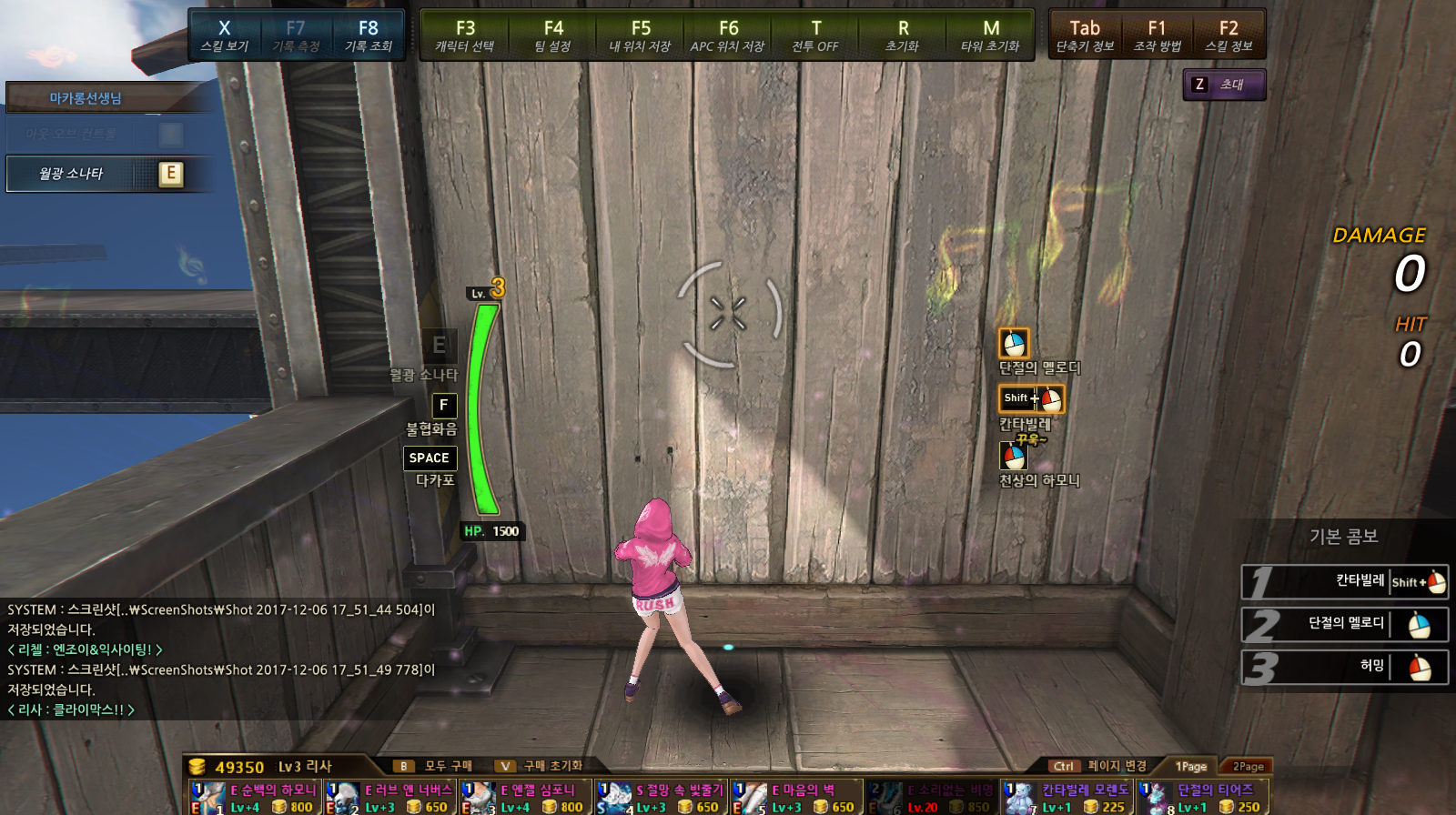Screen dimensions: 1456x815
Task: Toggle the 전투 OFF combat option
Action: (815, 35)
